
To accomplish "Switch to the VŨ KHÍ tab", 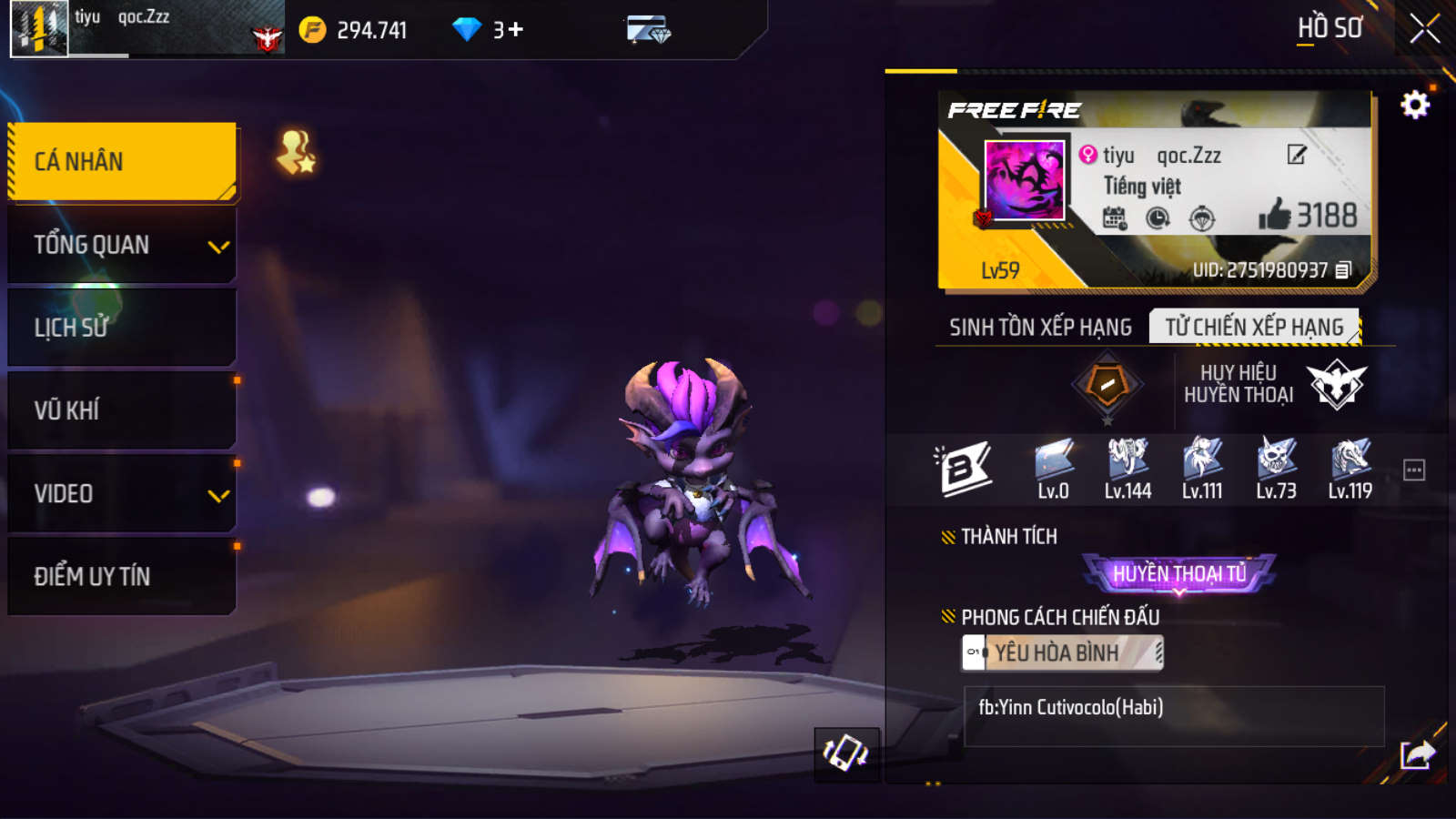I will pyautogui.click(x=122, y=410).
